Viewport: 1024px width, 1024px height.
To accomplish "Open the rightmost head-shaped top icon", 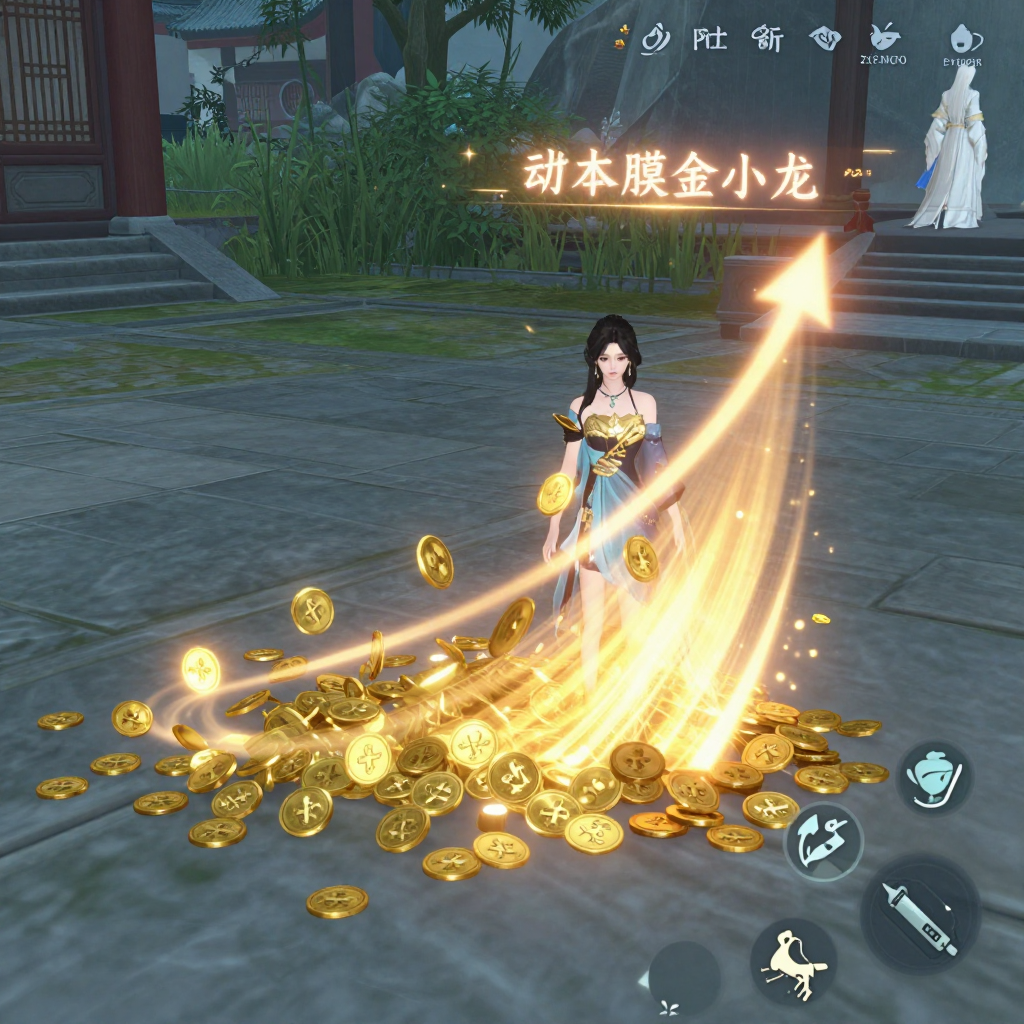I will click(x=962, y=38).
